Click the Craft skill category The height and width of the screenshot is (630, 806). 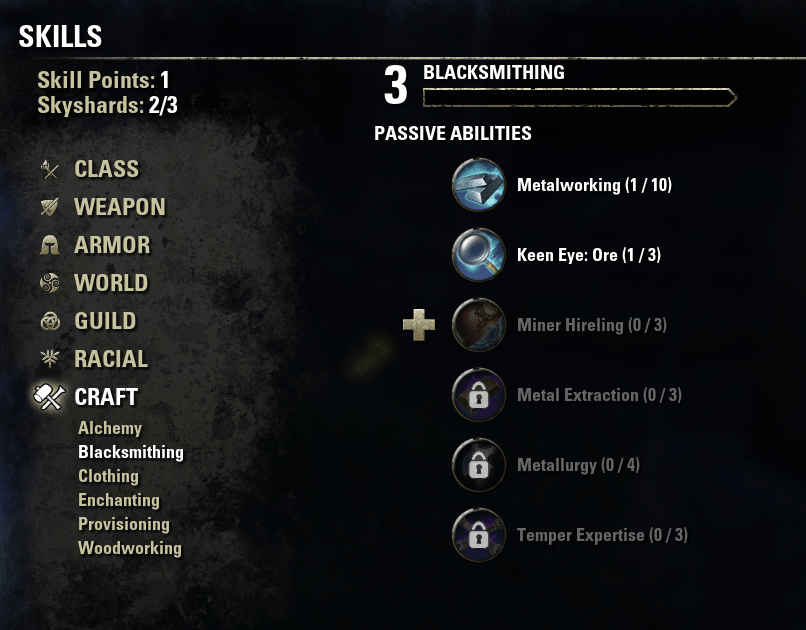coord(106,397)
